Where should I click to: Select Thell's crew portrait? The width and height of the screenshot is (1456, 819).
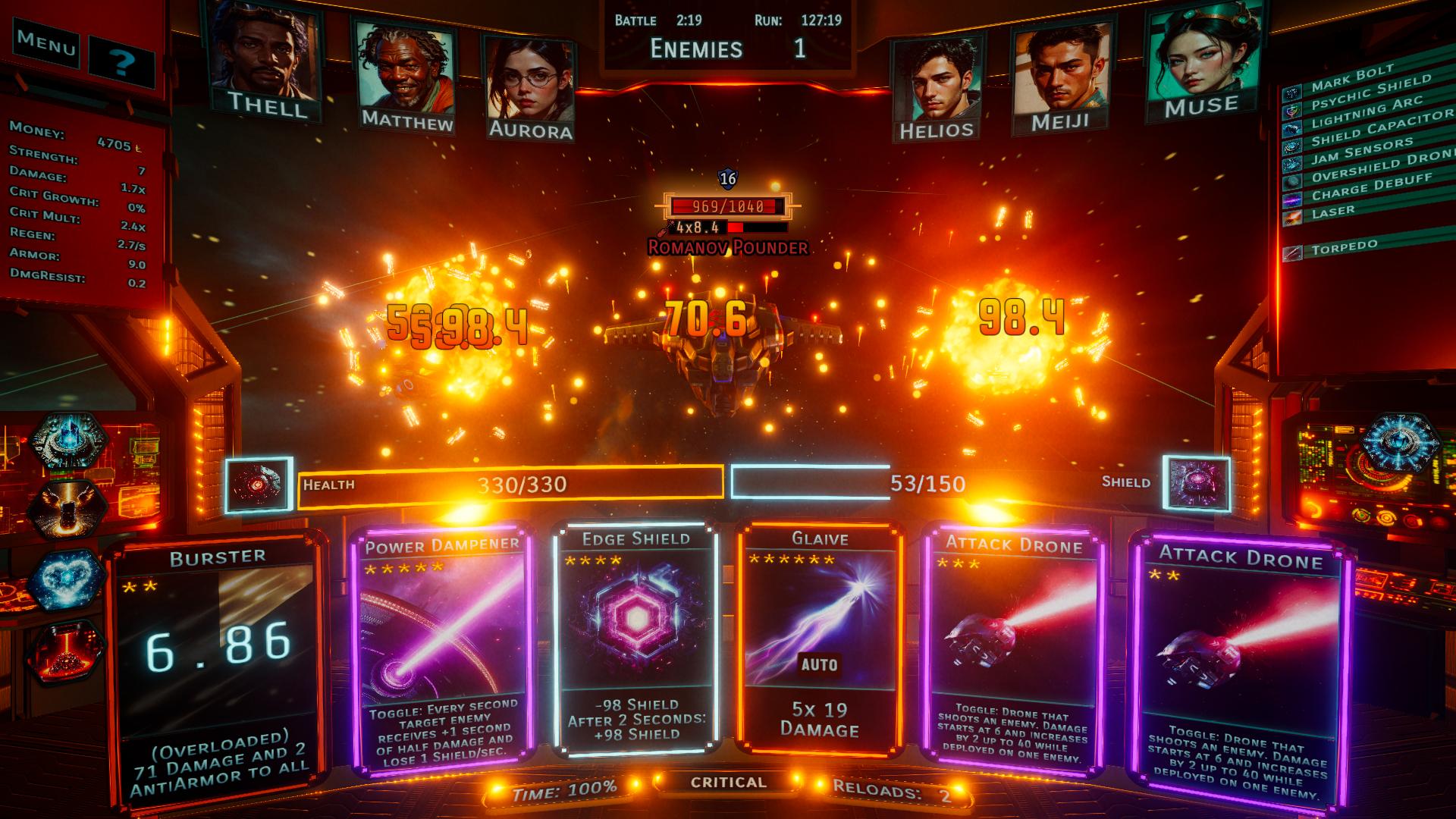click(x=265, y=61)
